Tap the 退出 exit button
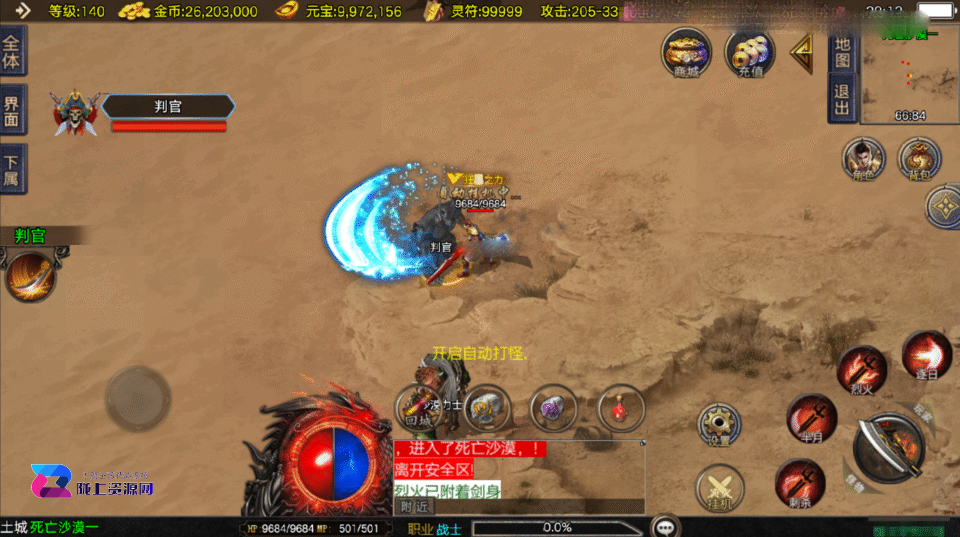Viewport: 960px width, 537px height. (x=842, y=101)
